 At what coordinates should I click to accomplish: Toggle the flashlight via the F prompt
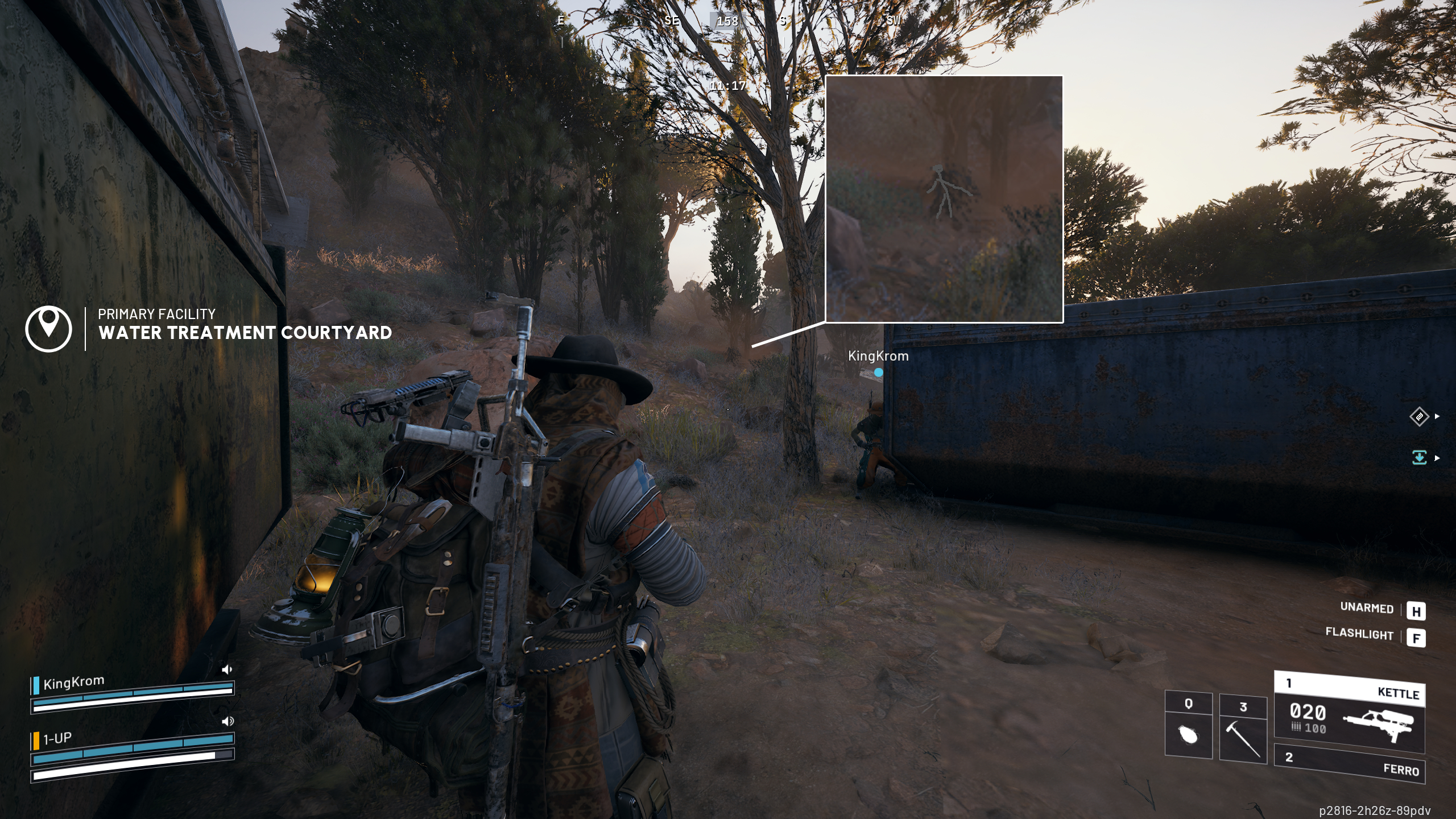(1418, 639)
